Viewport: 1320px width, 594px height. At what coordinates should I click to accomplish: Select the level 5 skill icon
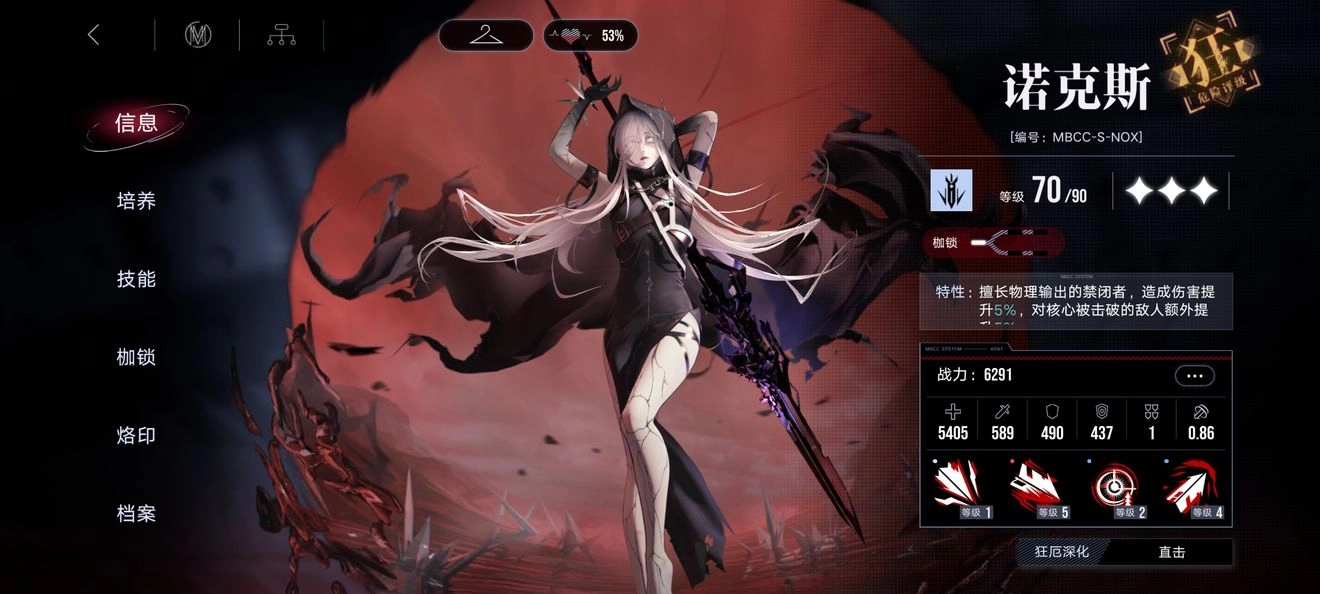1039,491
